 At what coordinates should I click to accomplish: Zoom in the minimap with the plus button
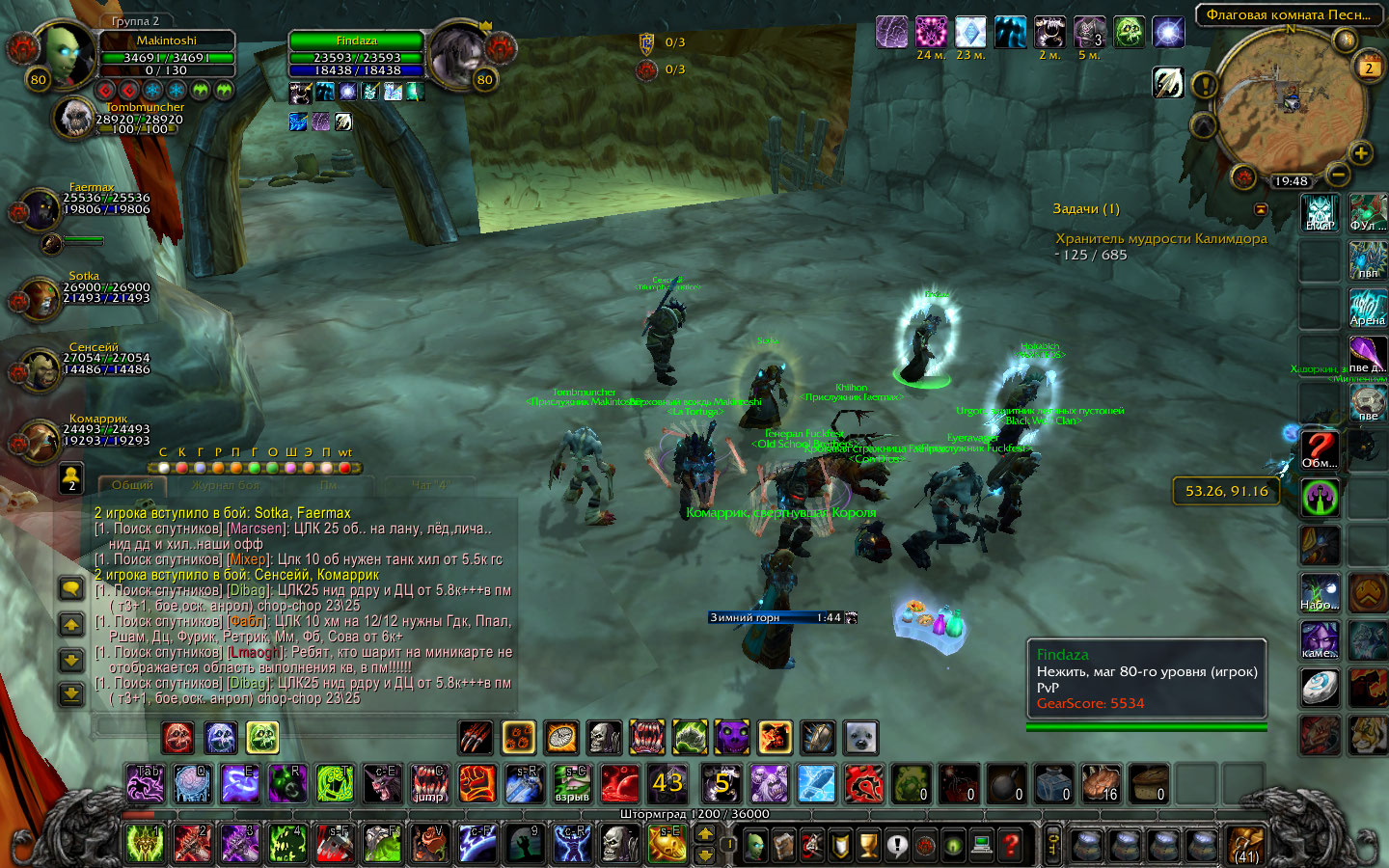coord(1360,152)
